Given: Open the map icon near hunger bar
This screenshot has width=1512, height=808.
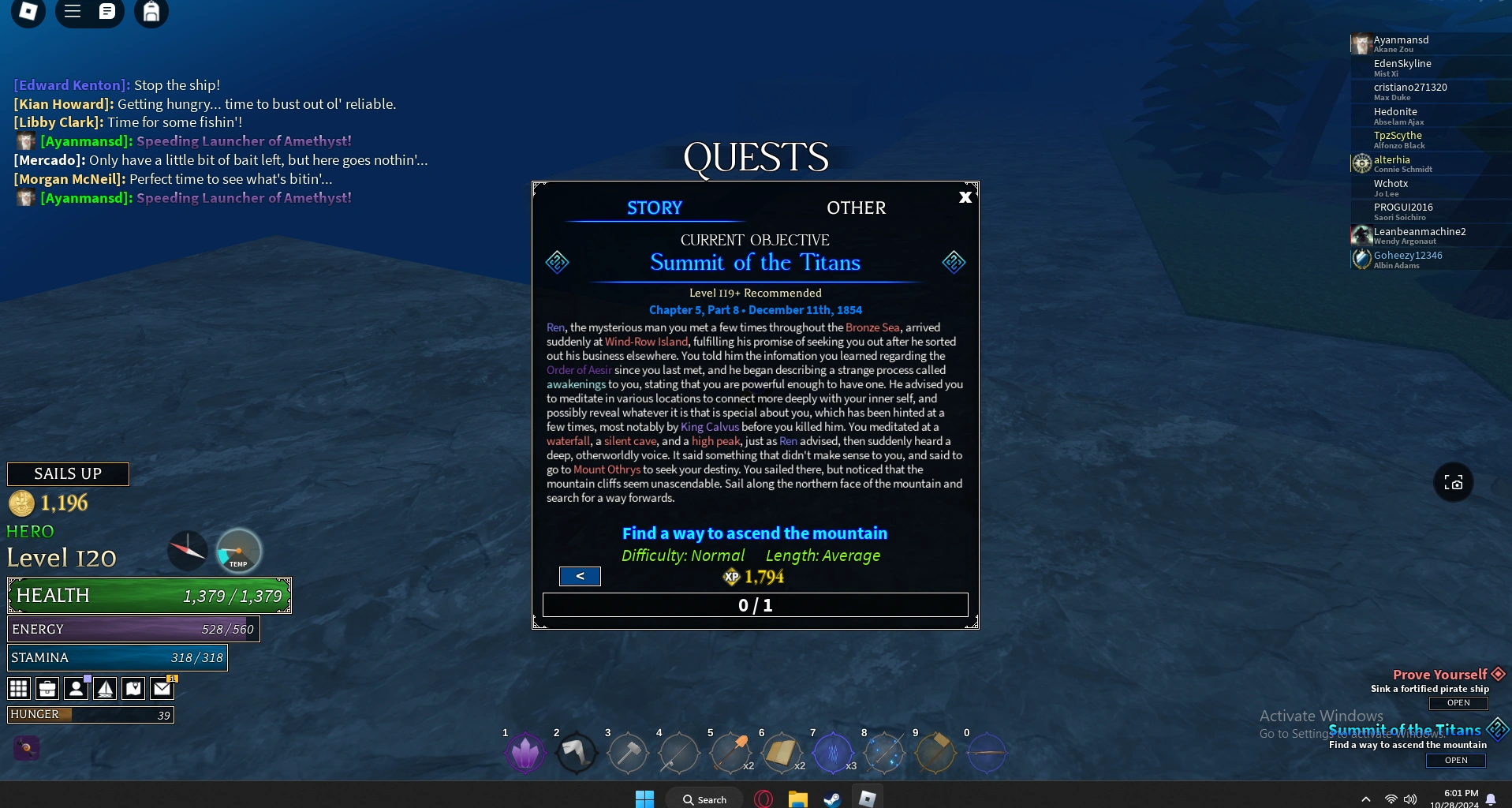Looking at the screenshot, I should (x=133, y=688).
